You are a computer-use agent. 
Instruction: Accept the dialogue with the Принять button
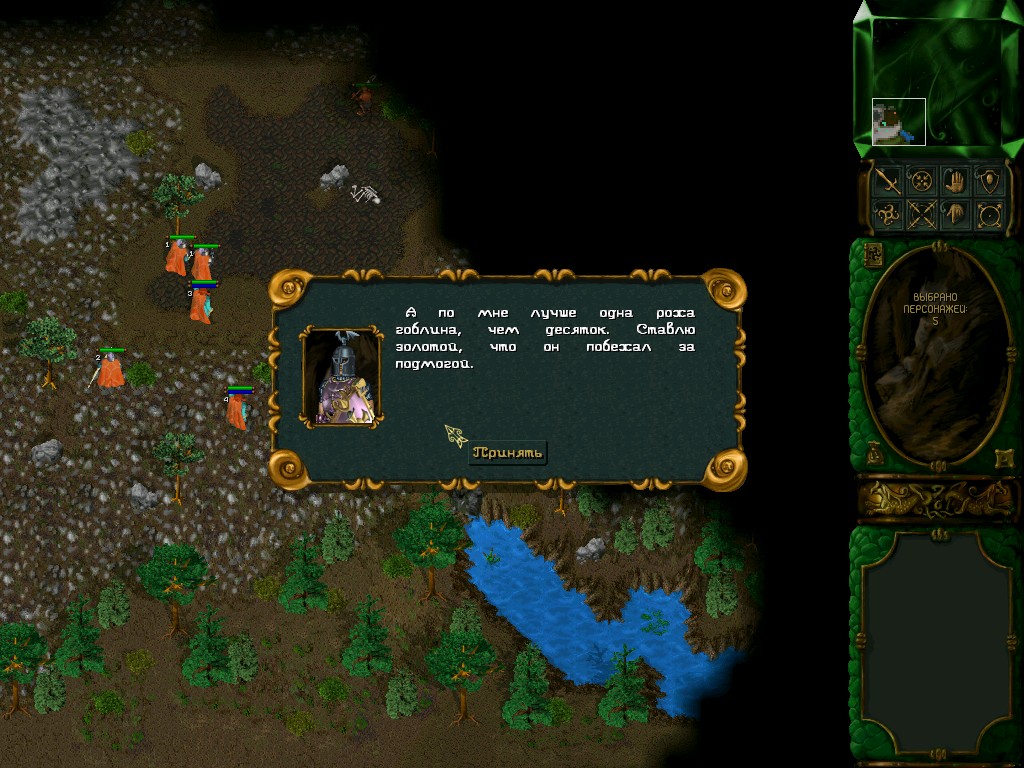(509, 453)
